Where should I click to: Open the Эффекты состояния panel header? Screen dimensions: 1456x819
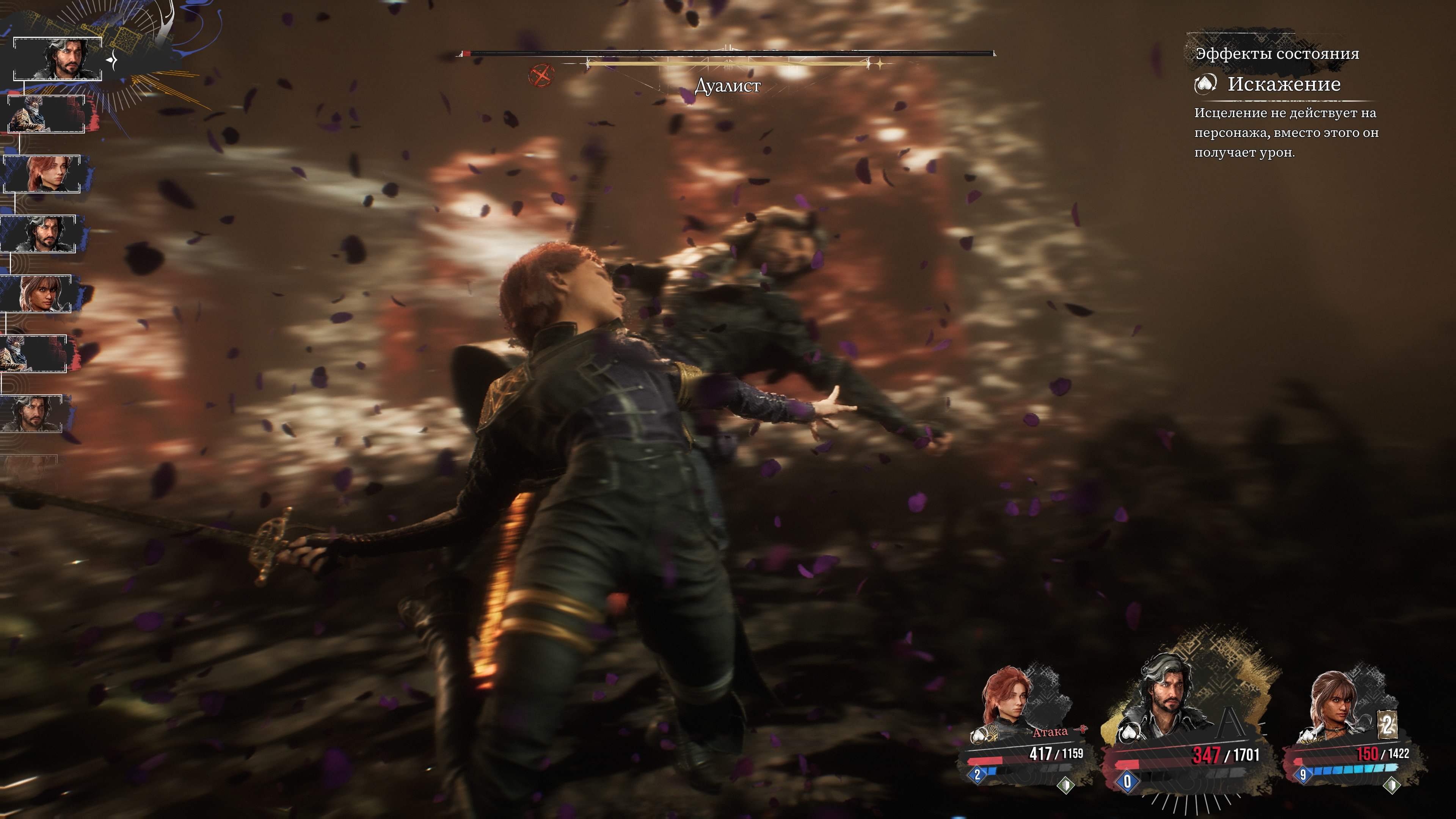(x=1277, y=54)
